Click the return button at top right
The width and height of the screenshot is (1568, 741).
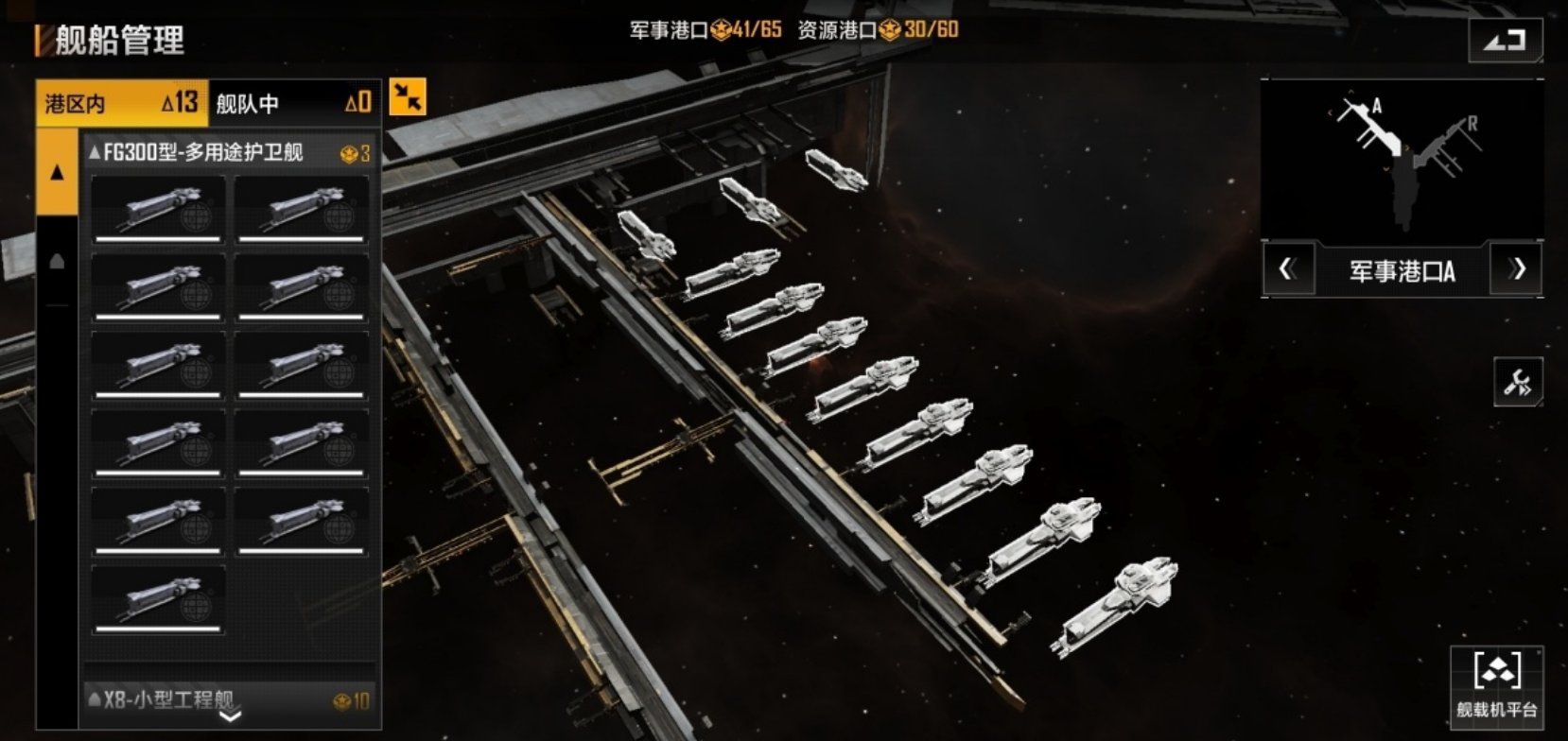tap(1505, 41)
